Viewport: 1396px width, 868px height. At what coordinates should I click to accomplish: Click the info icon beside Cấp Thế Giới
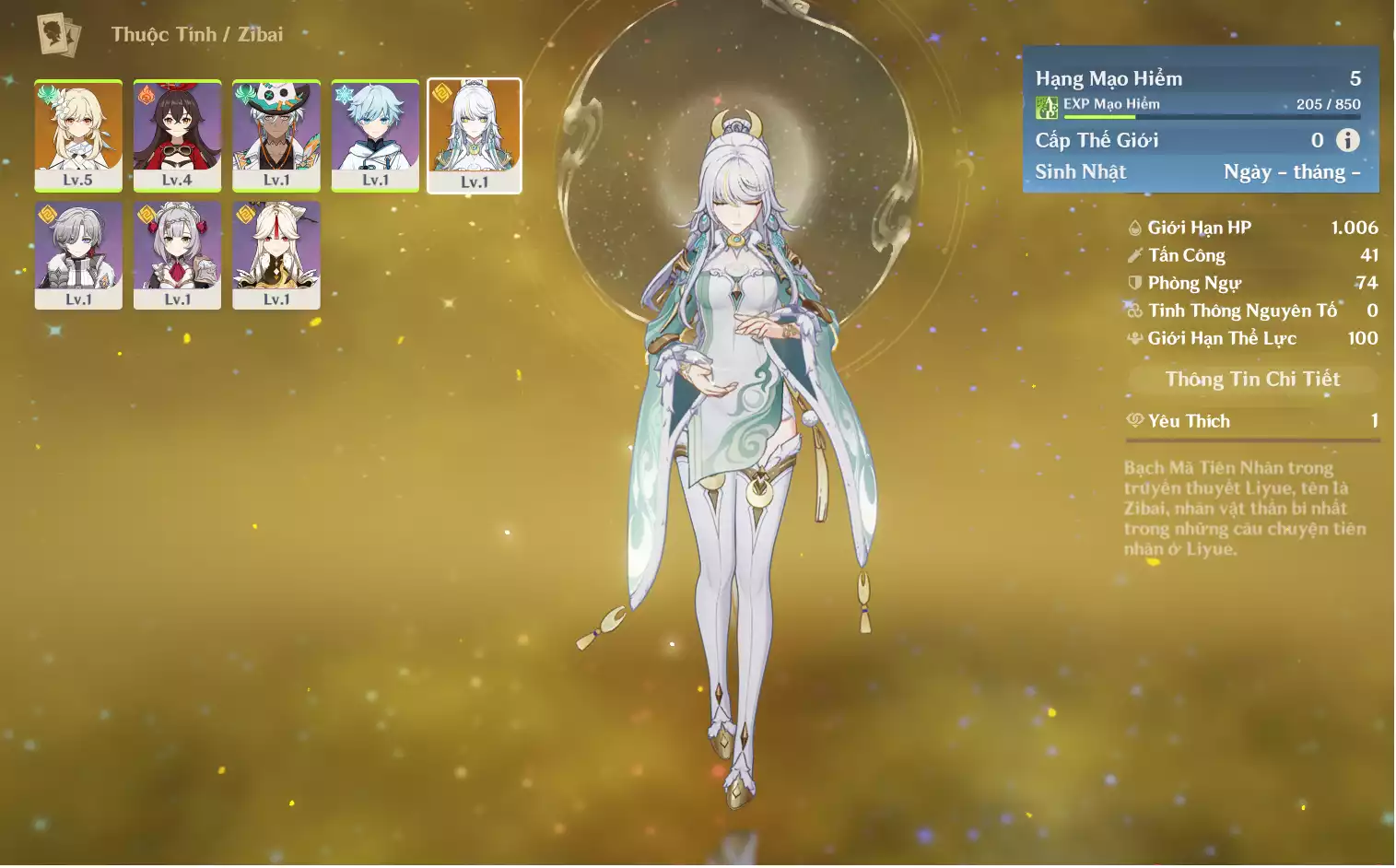coord(1347,140)
